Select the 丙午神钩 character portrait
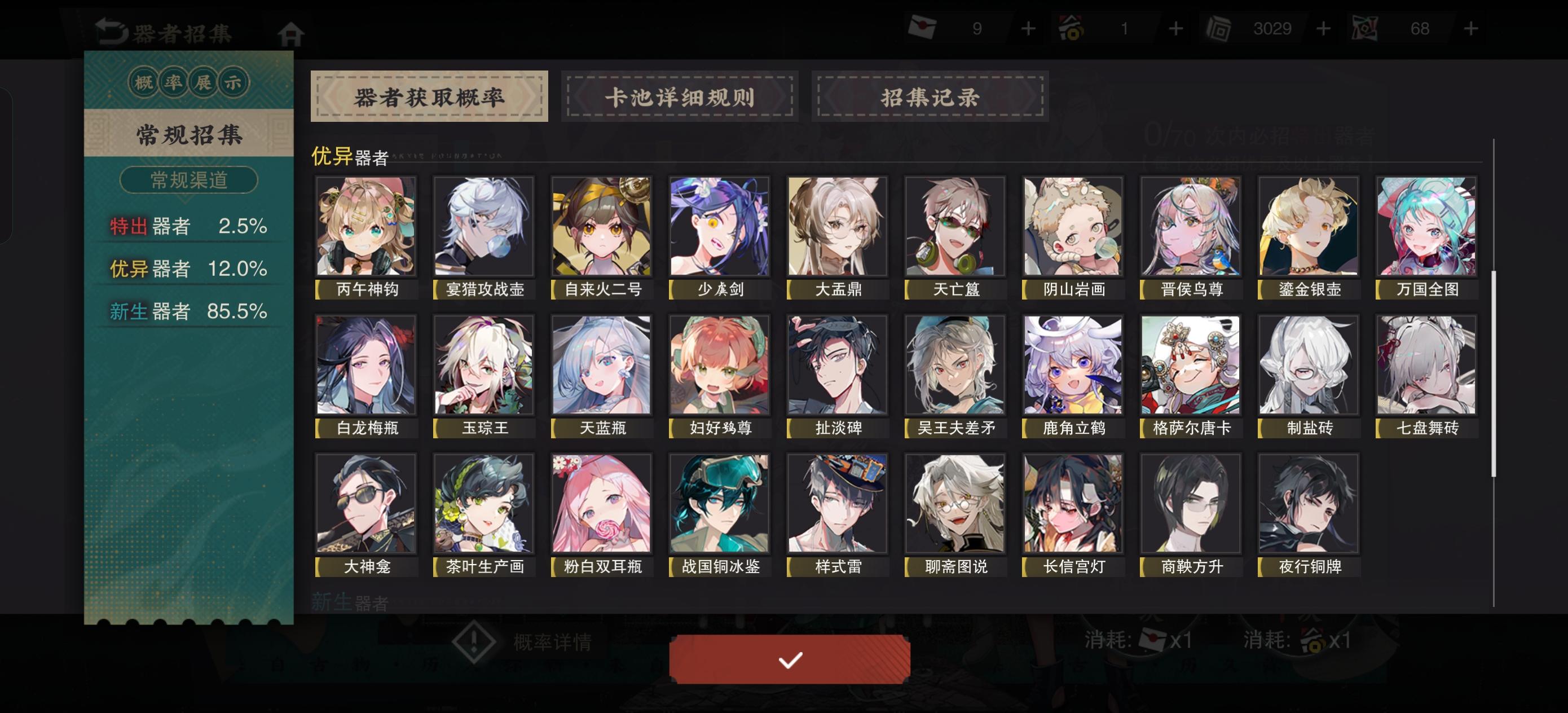Viewport: 1568px width, 713px height. 365,227
